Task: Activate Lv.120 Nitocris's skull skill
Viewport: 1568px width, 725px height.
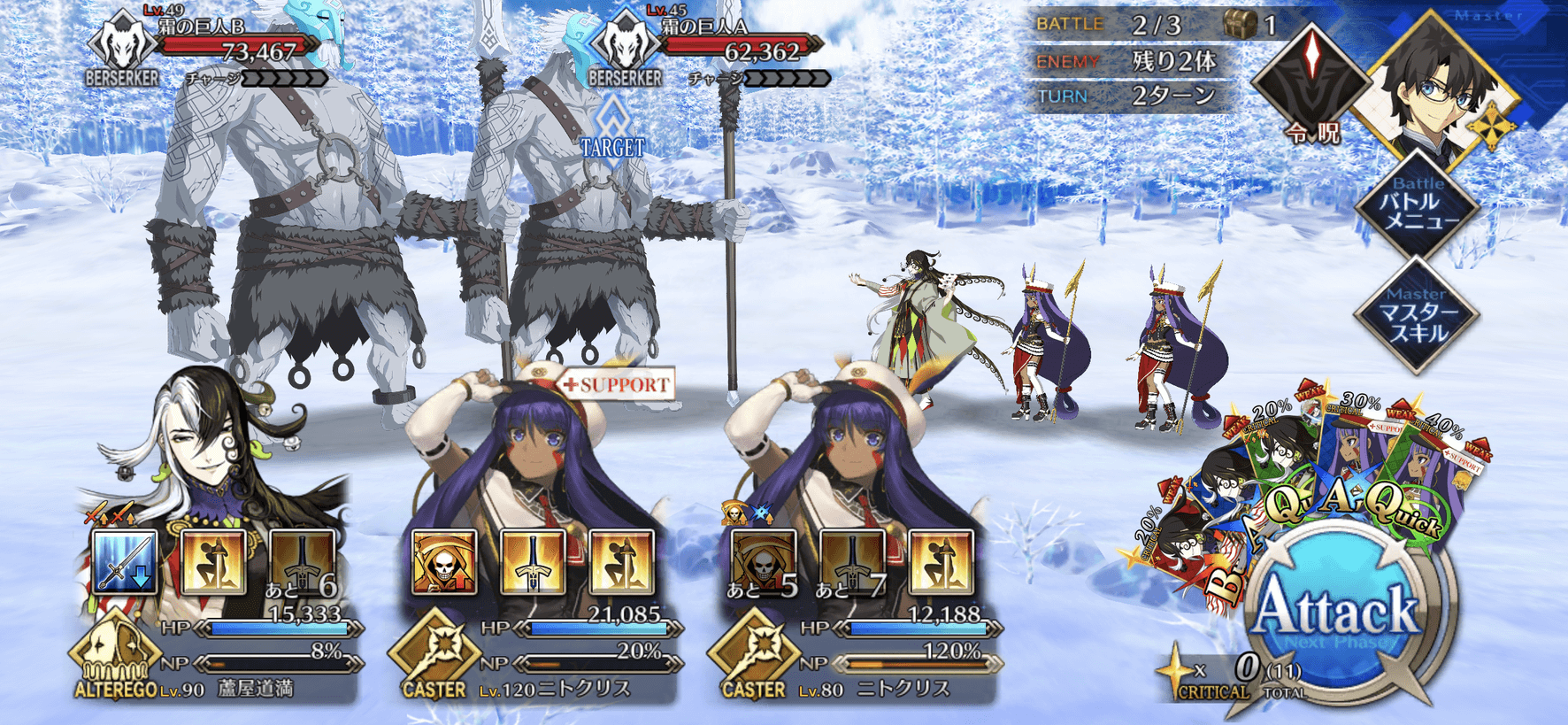Action: (443, 562)
